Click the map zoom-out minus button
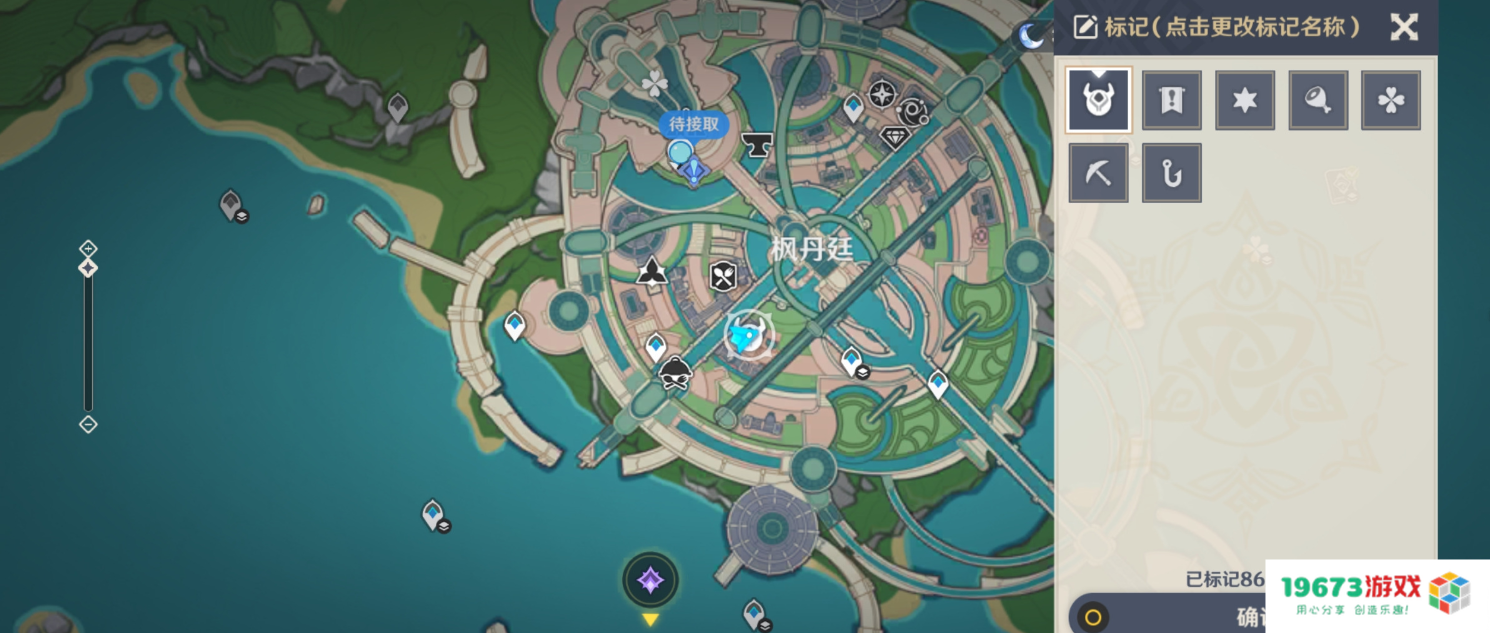 88,424
